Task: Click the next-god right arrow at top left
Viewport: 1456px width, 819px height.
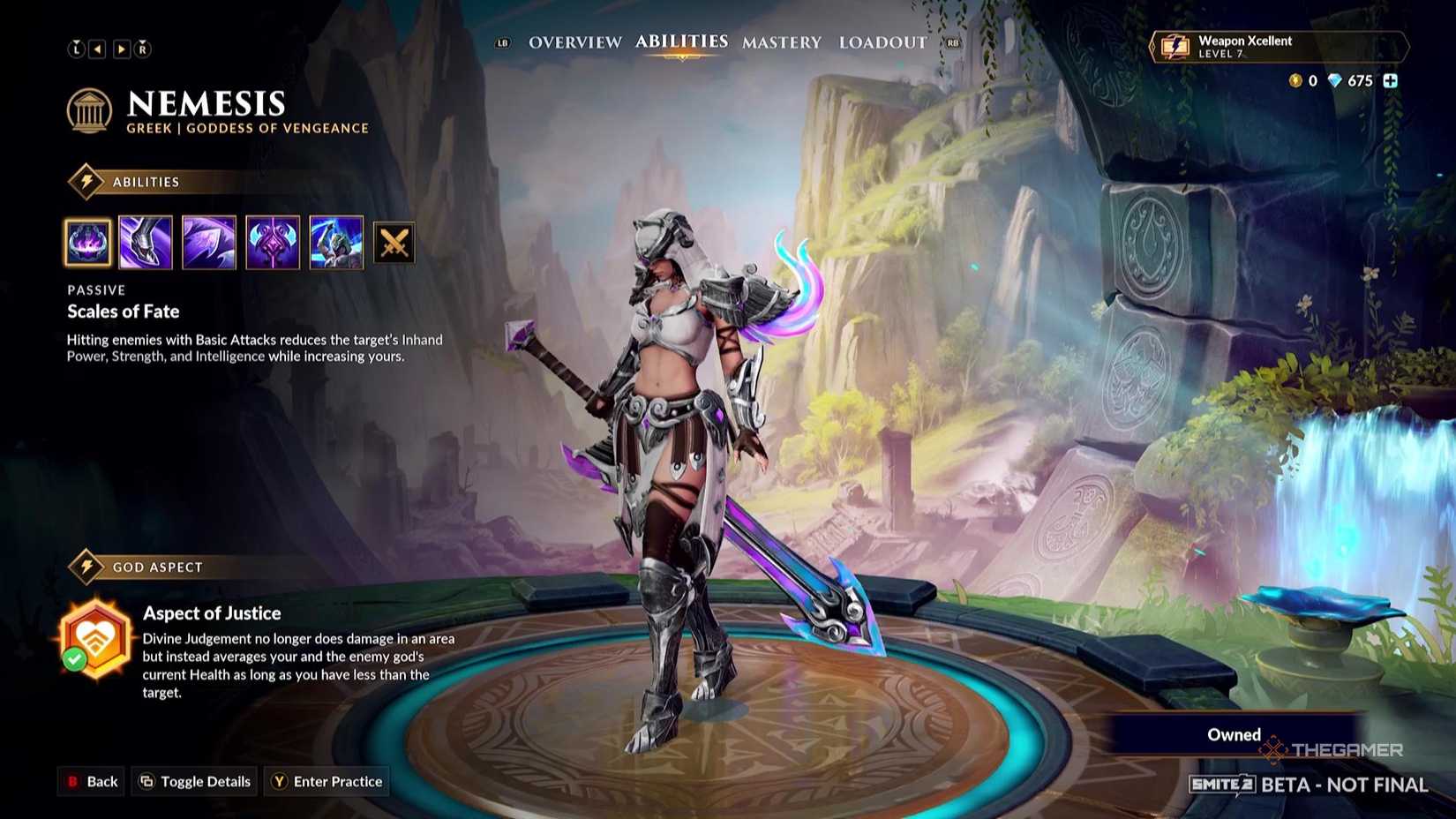Action: point(121,49)
